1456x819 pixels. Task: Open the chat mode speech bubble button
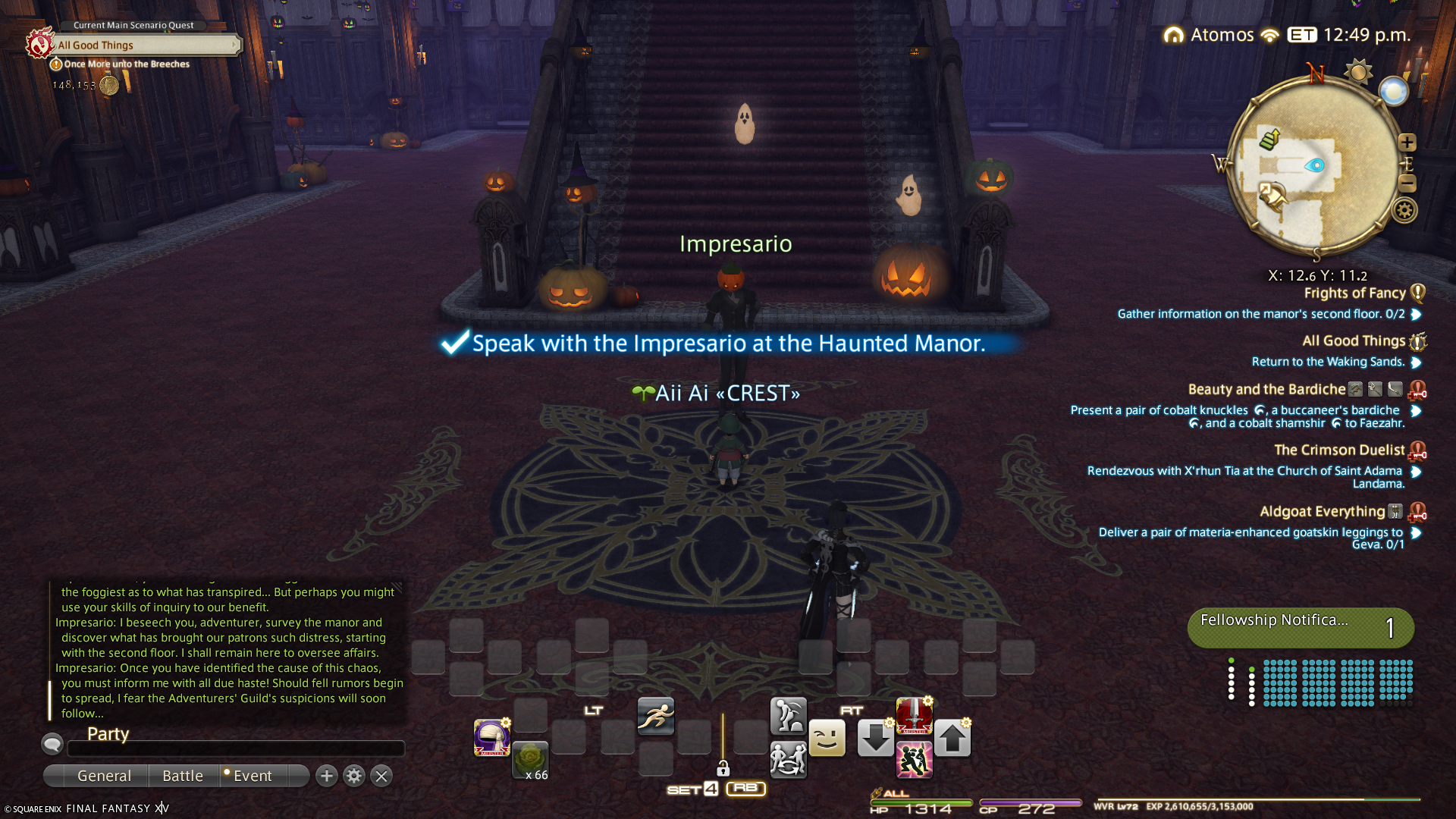[x=52, y=744]
